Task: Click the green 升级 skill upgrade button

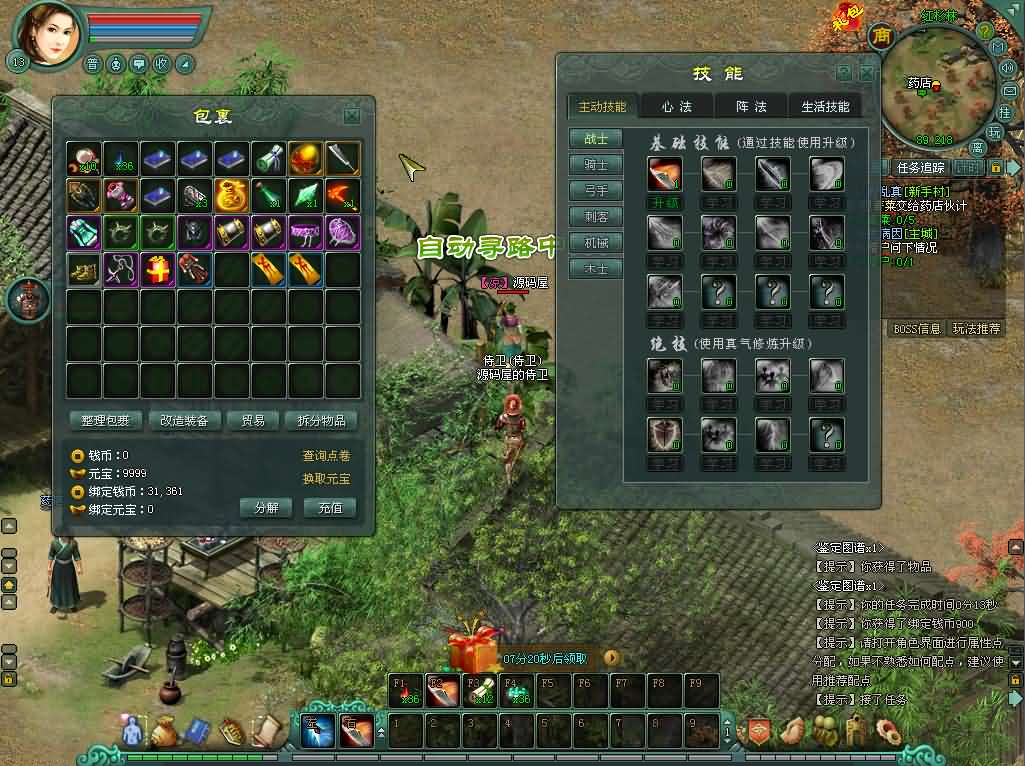Action: [665, 202]
